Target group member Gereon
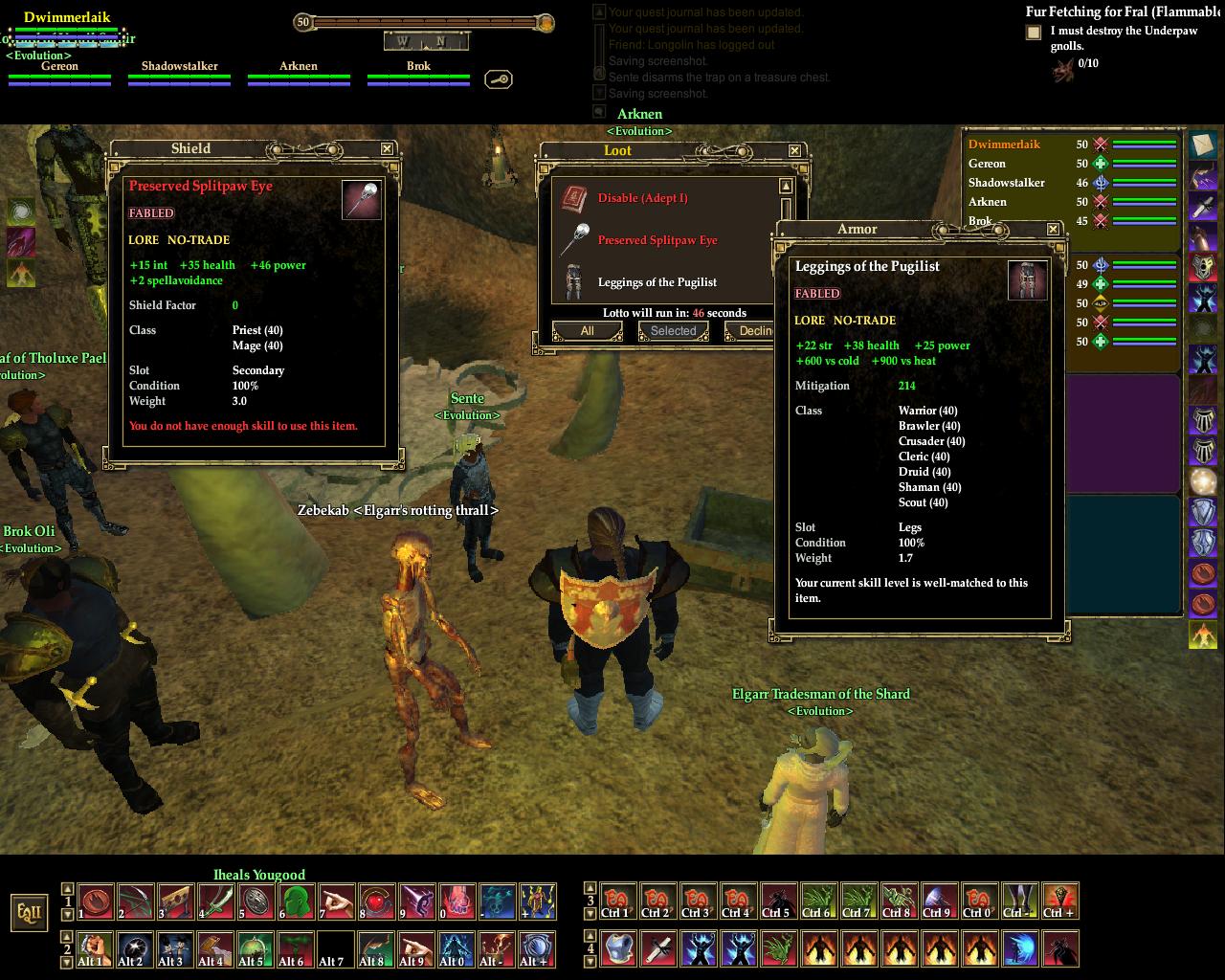Screen dimensions: 1225x980 (59, 67)
